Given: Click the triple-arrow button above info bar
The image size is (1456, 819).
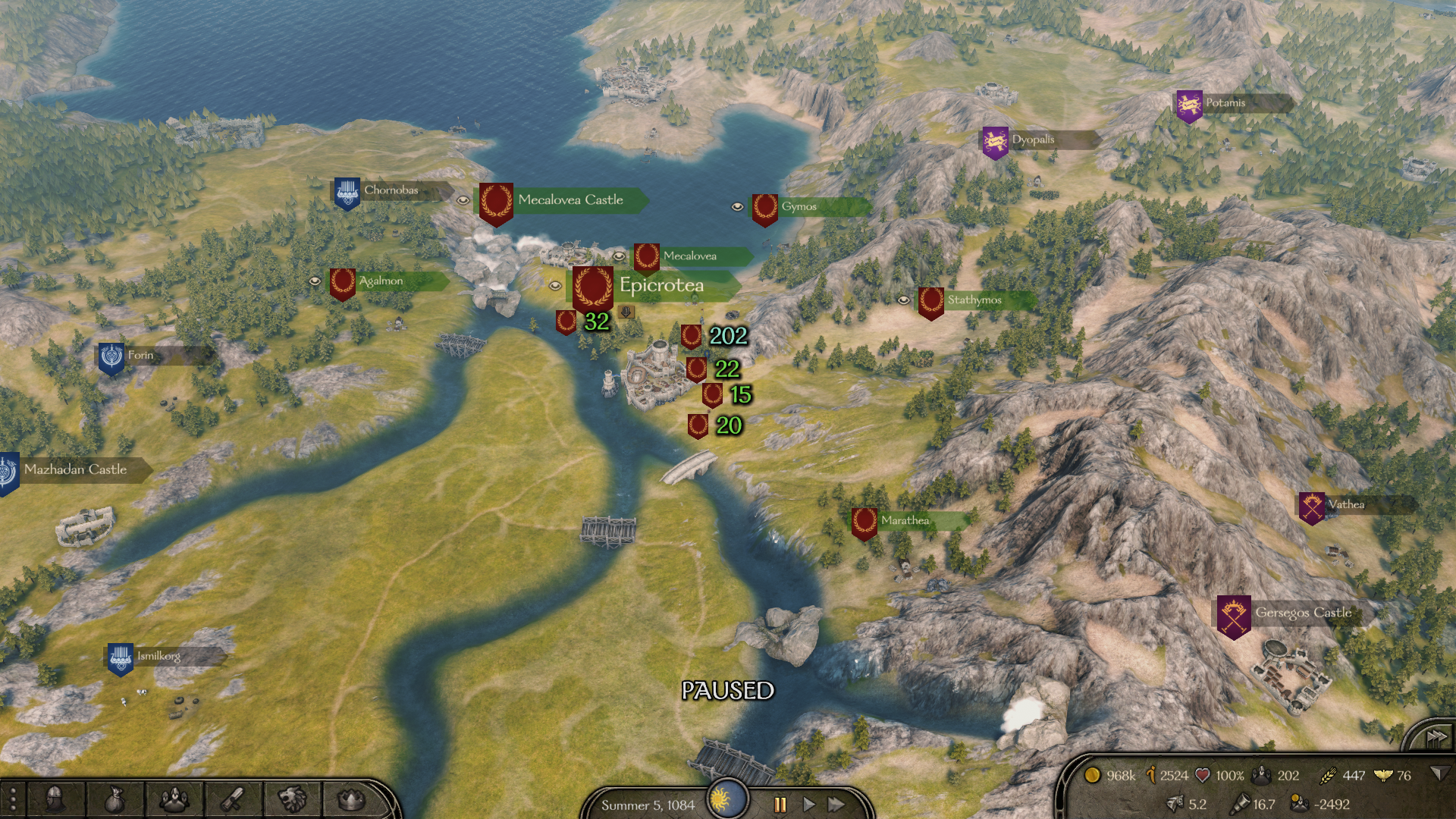Looking at the screenshot, I should tap(1436, 737).
